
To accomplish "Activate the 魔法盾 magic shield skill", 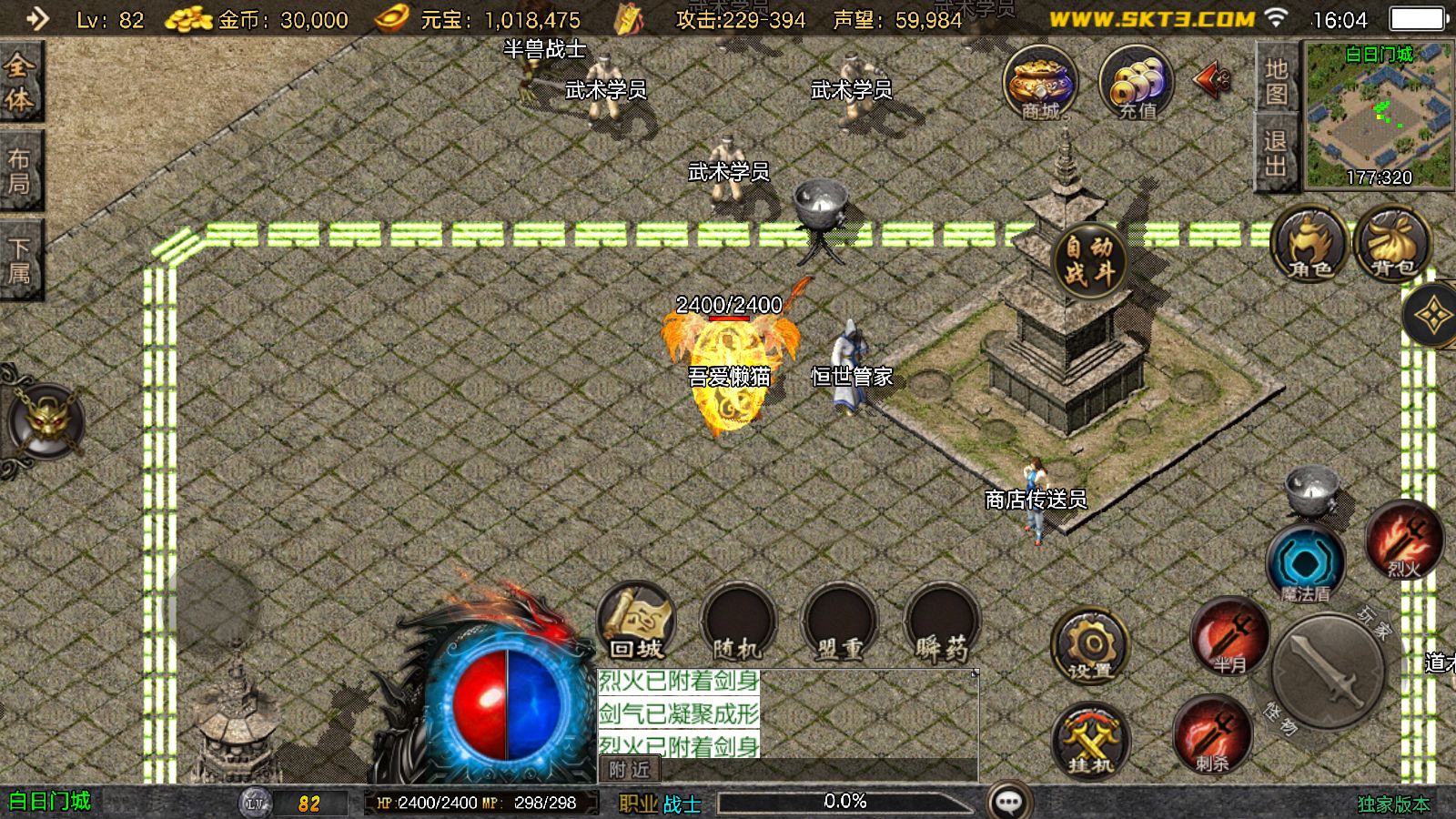I will [x=1305, y=564].
